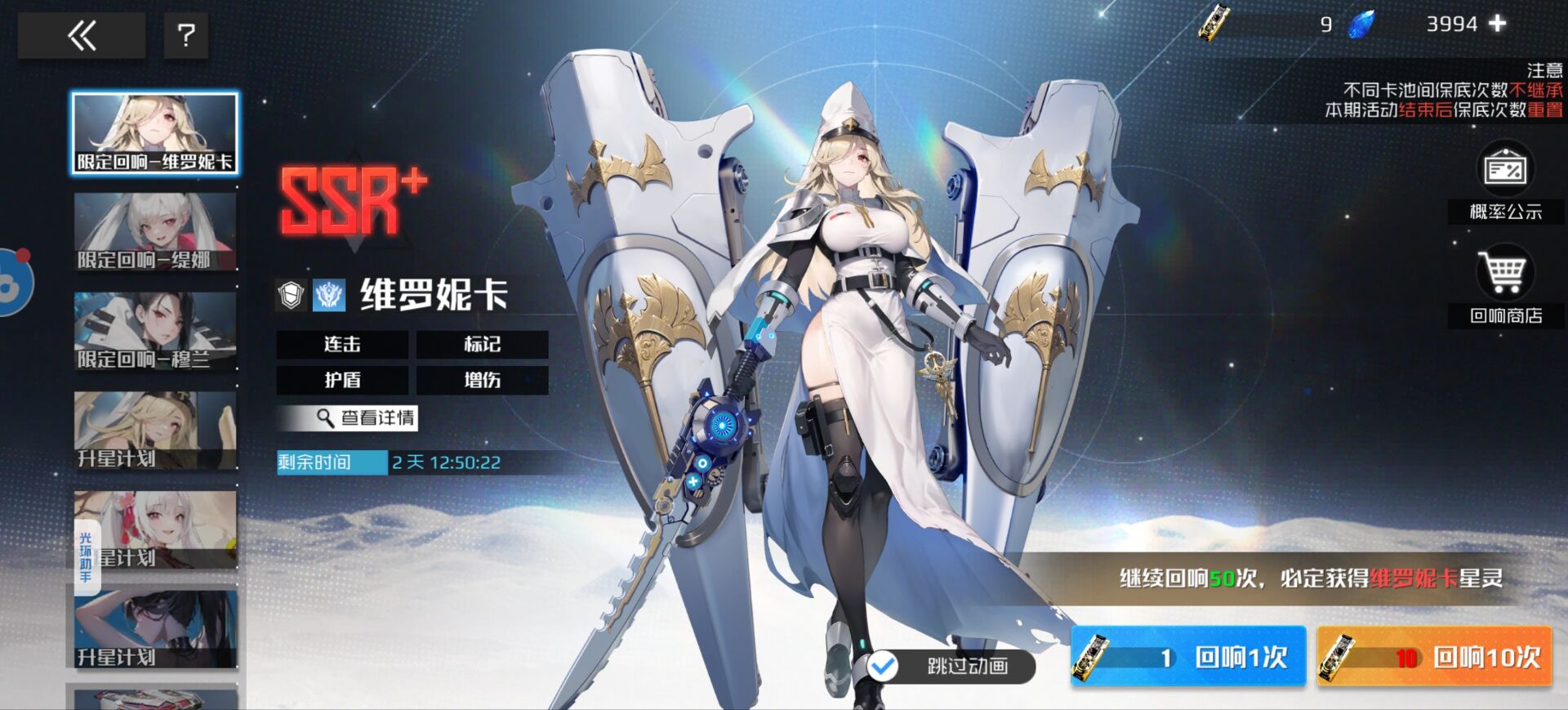Image resolution: width=1568 pixels, height=710 pixels.
Task: Show the 标记 skill tag
Action: pyautogui.click(x=482, y=345)
